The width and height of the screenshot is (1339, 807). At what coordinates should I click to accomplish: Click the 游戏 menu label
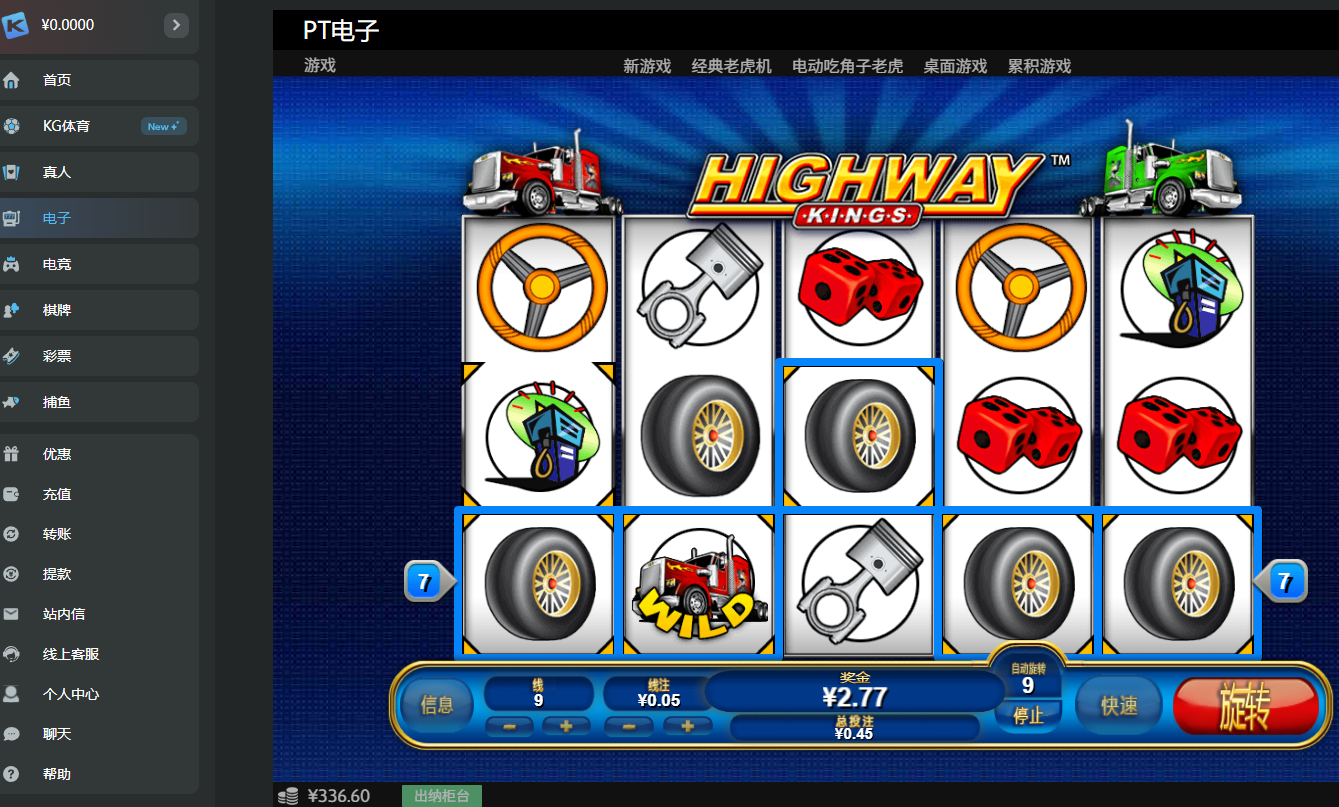(x=320, y=65)
